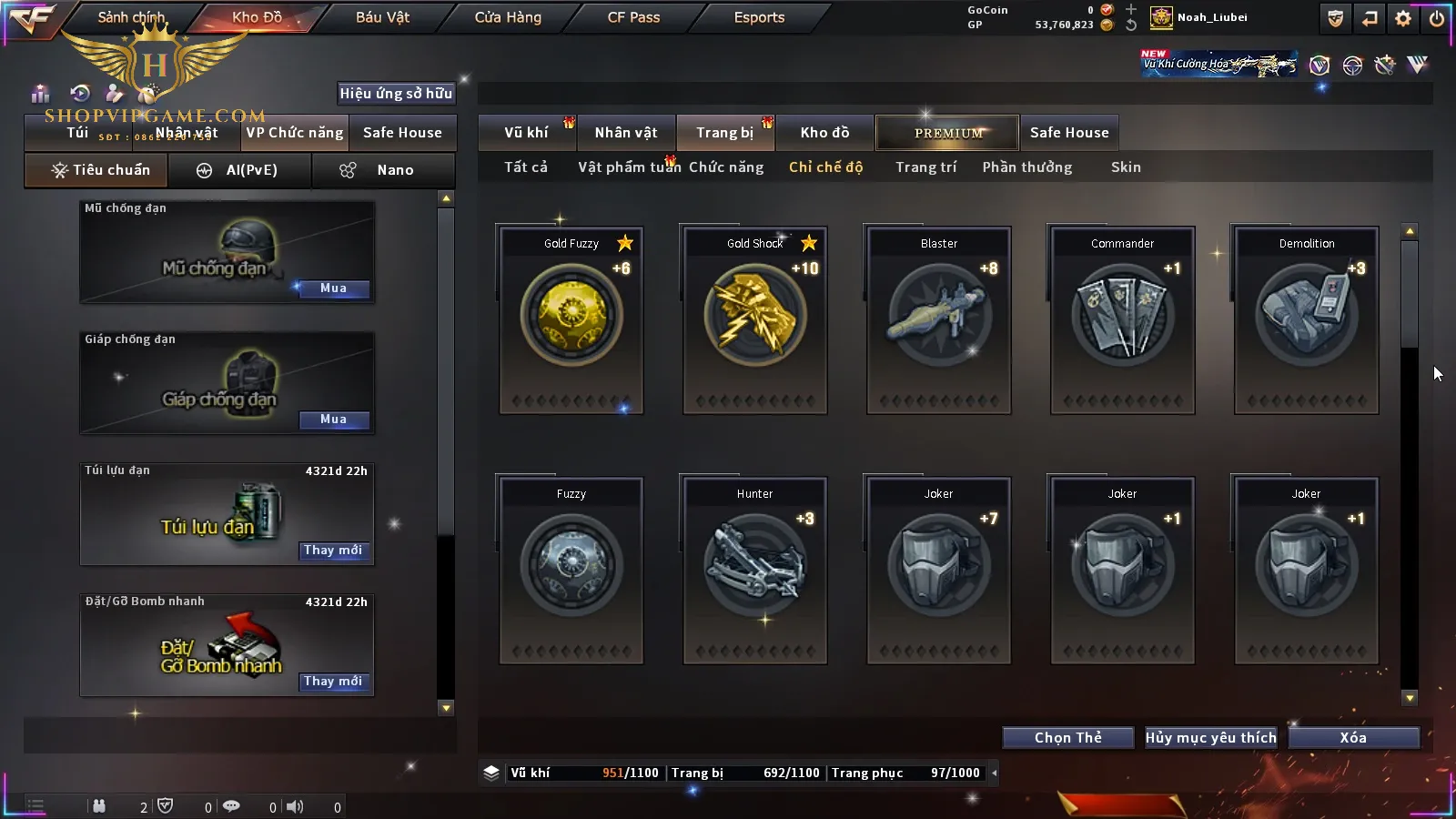The width and height of the screenshot is (1456, 819).
Task: Renew the Túi lựu đạn item
Action: (333, 551)
